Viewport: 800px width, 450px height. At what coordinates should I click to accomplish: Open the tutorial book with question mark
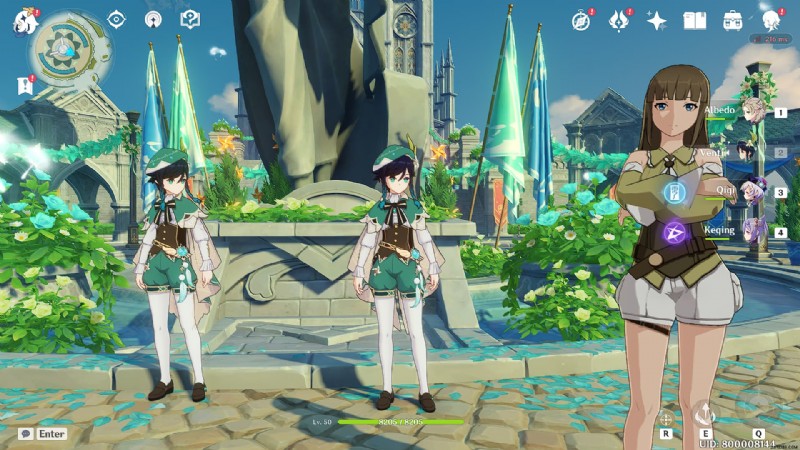pos(189,19)
